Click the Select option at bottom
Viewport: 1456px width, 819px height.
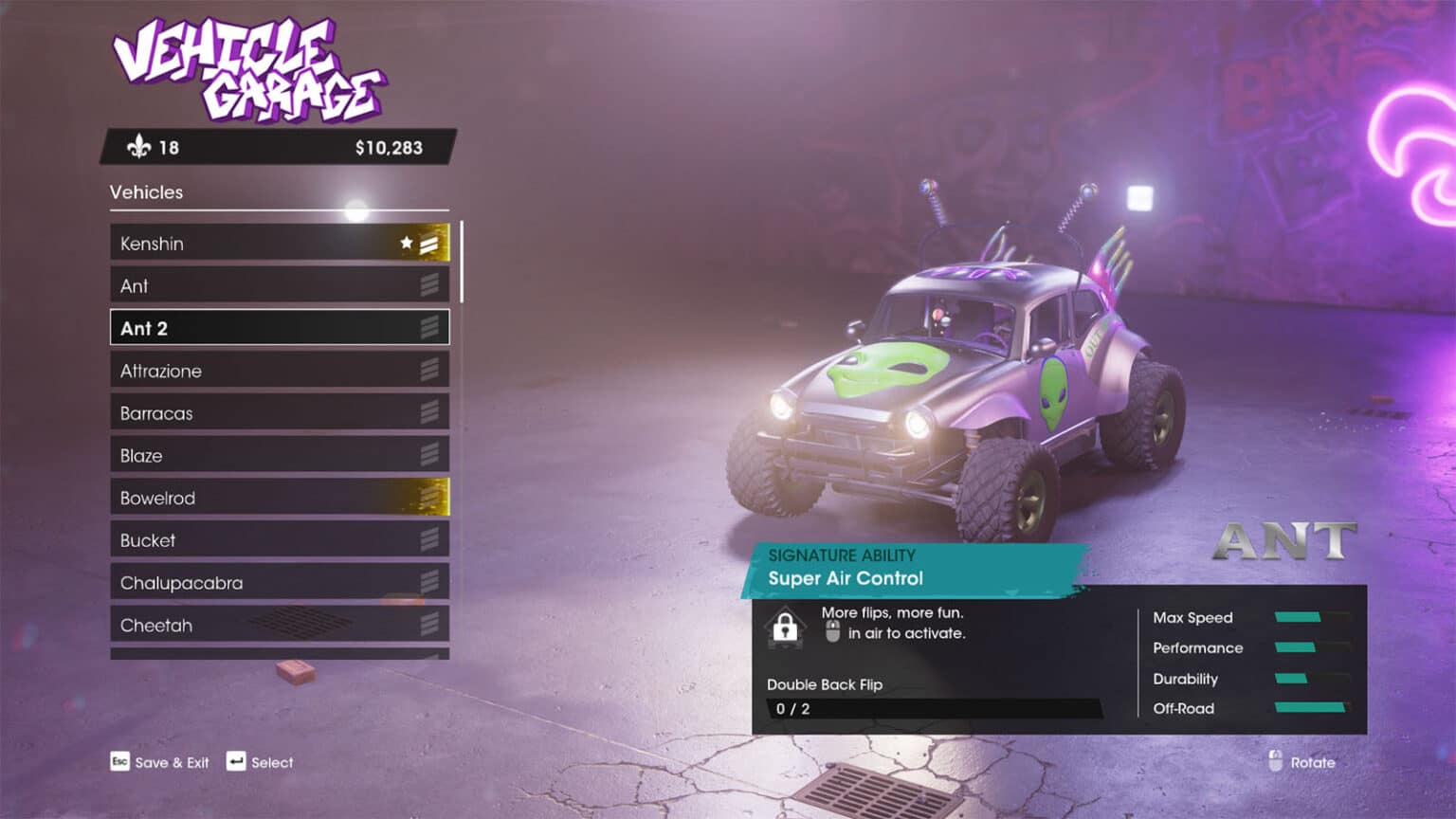(x=261, y=762)
